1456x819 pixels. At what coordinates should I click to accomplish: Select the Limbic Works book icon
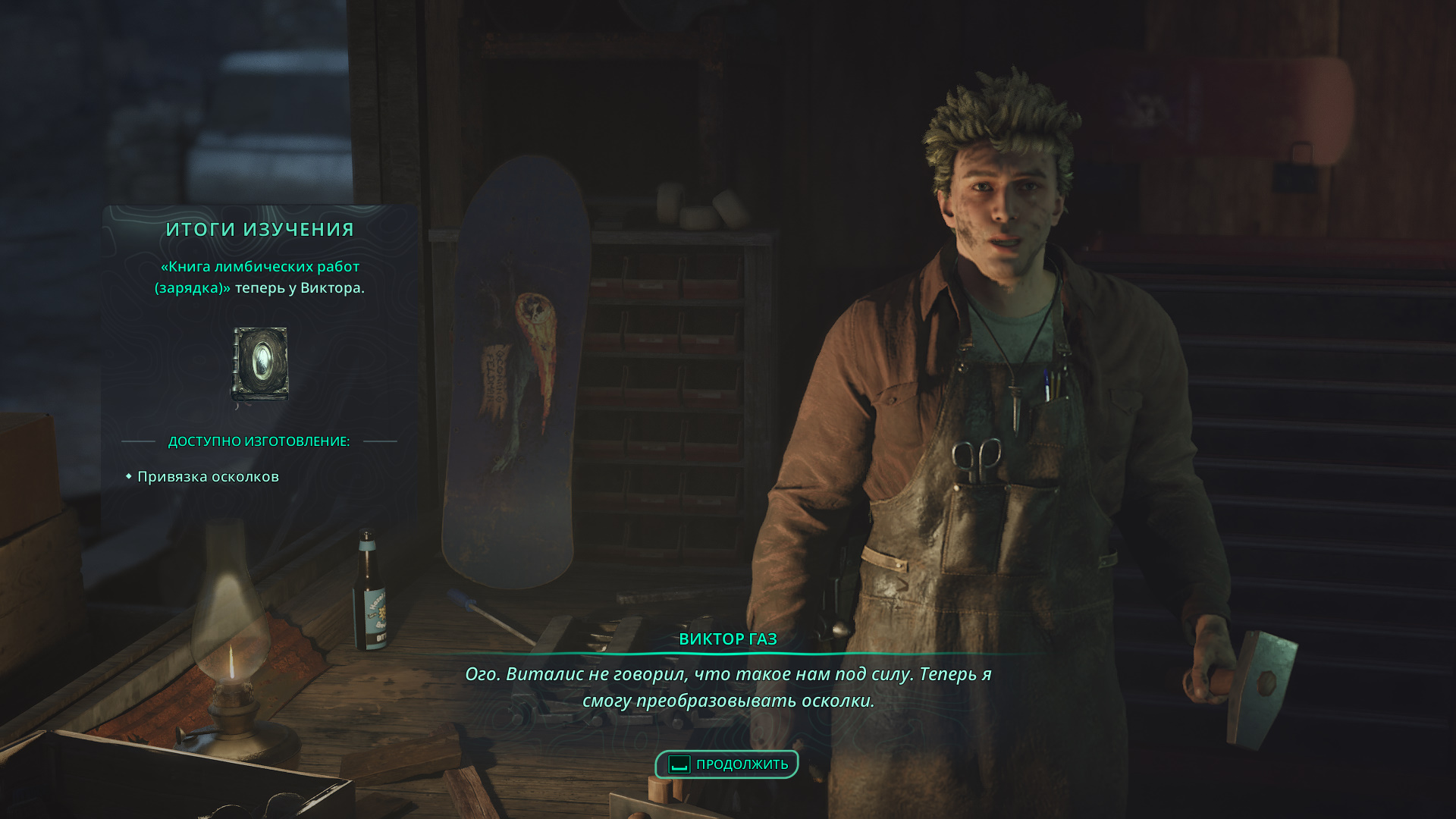pos(260,364)
